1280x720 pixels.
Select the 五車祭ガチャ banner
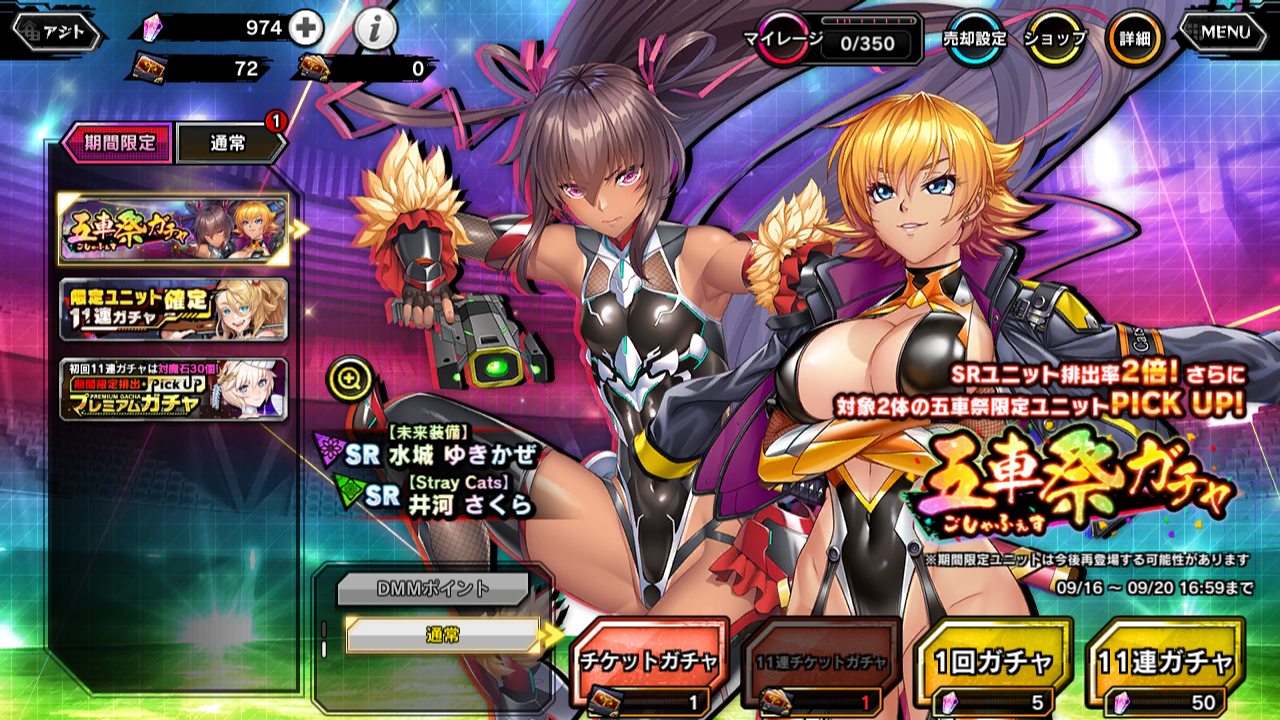pos(173,229)
